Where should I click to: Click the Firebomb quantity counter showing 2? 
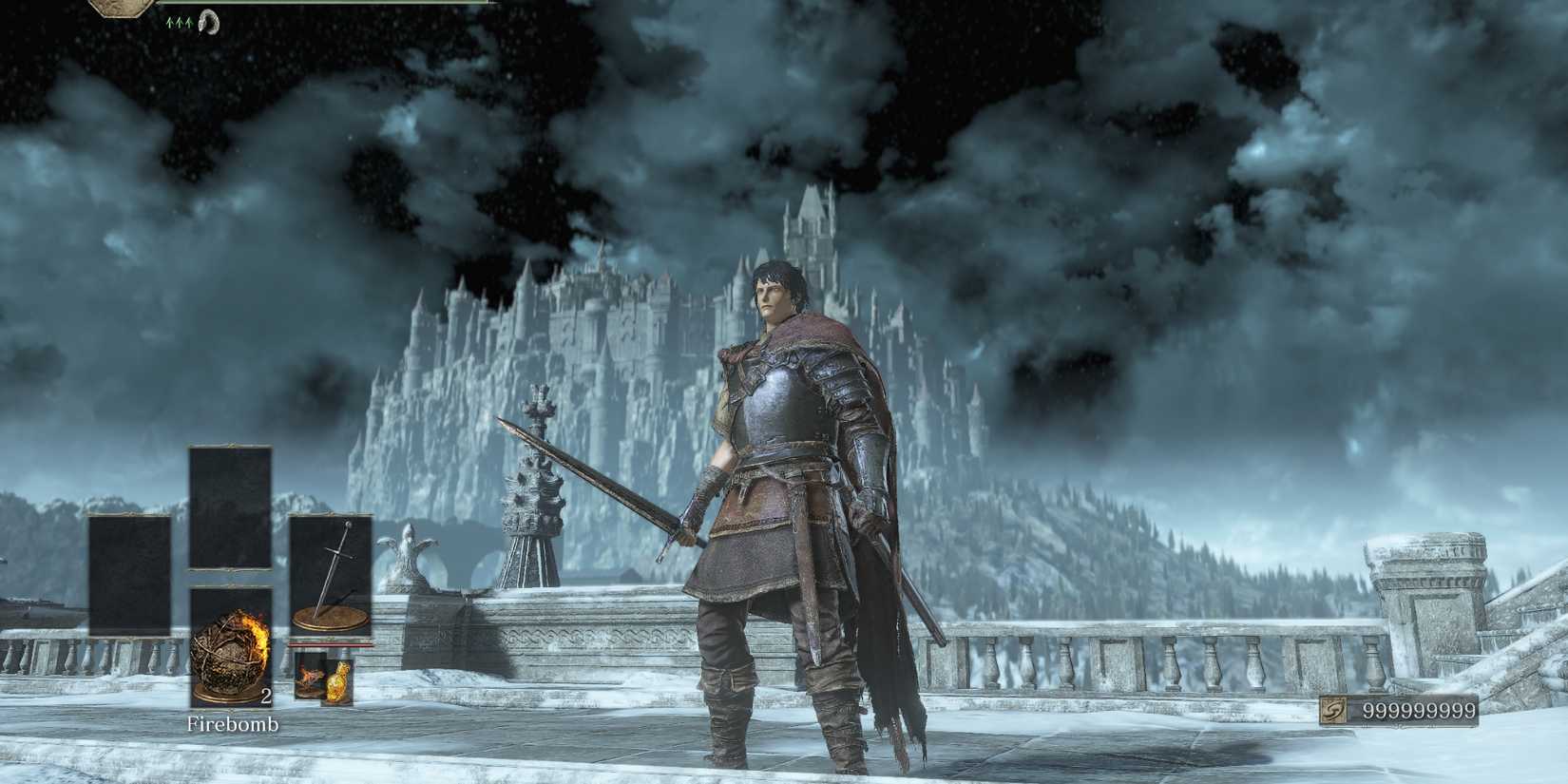click(x=266, y=696)
